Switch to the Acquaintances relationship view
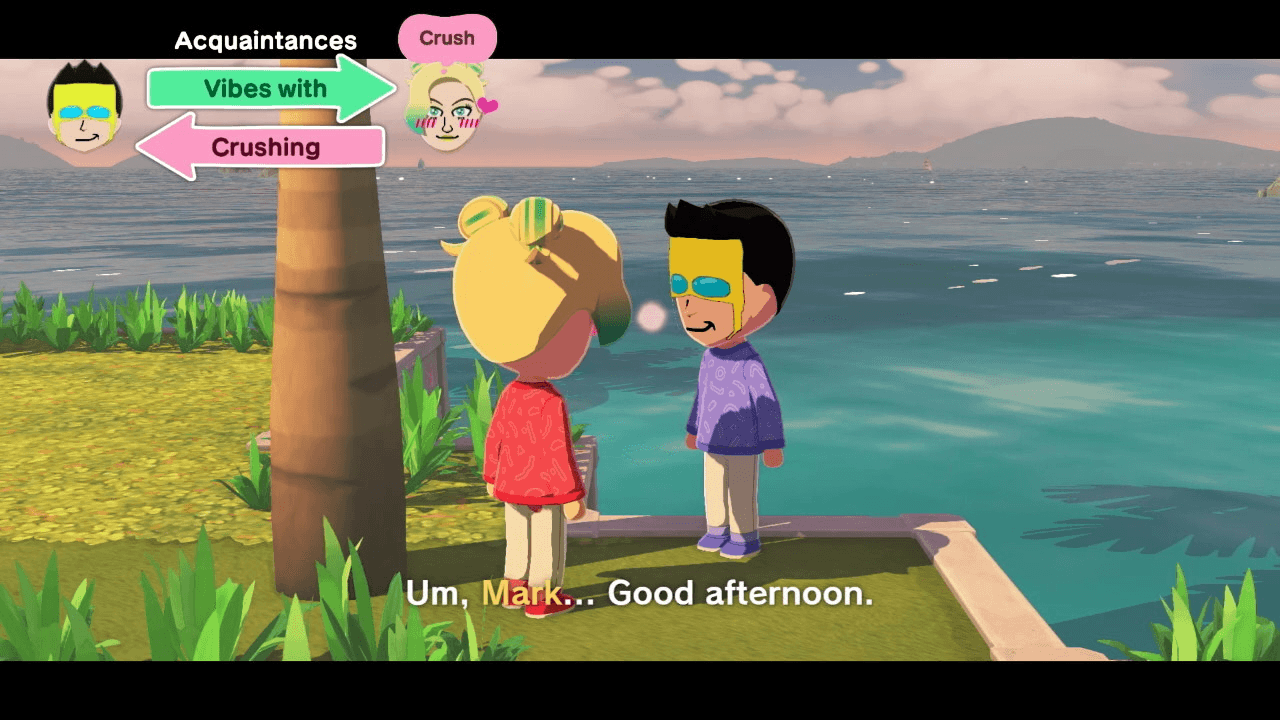Image resolution: width=1280 pixels, height=720 pixels. tap(265, 40)
